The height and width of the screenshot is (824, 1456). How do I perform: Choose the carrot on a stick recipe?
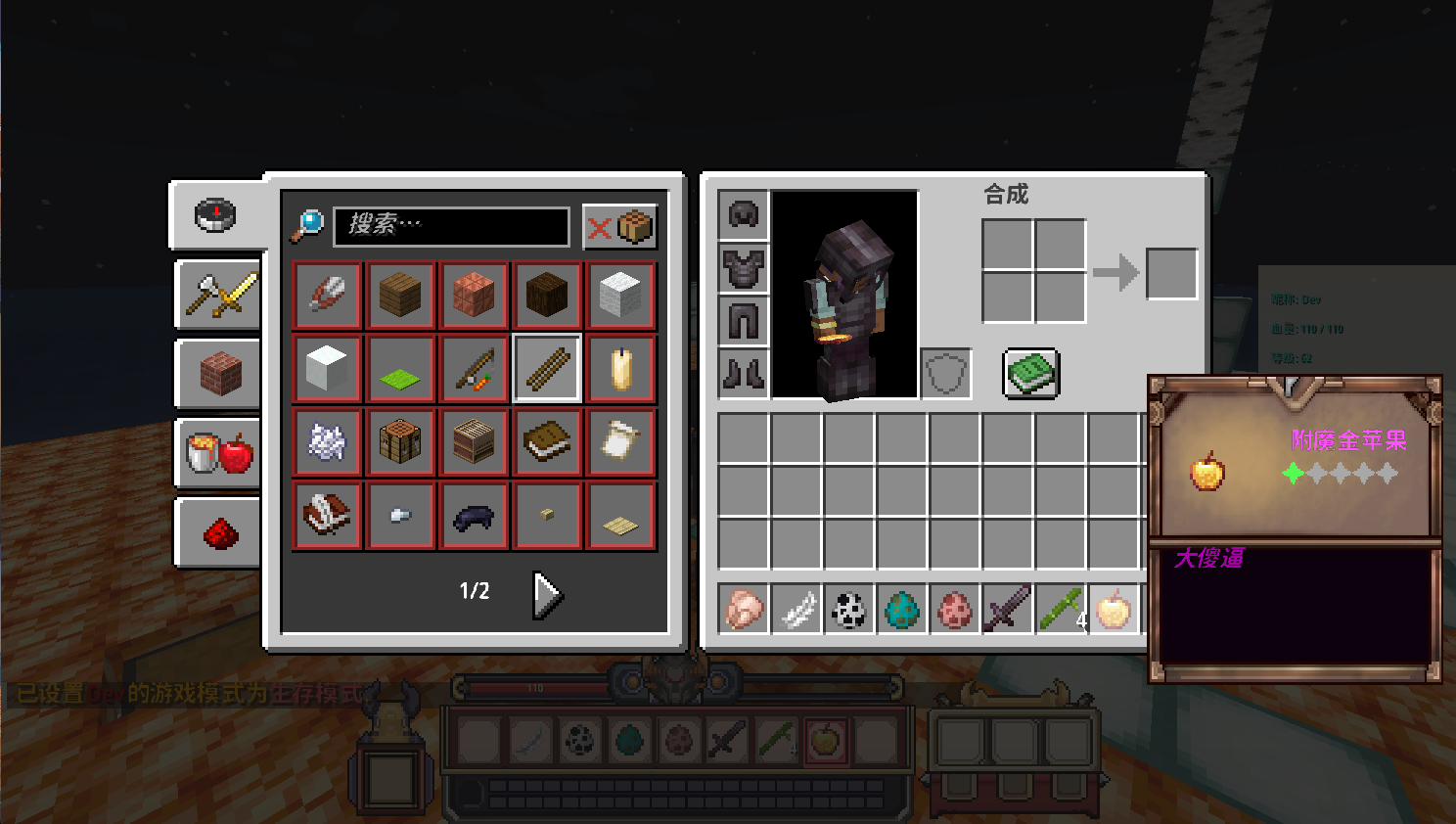(474, 369)
